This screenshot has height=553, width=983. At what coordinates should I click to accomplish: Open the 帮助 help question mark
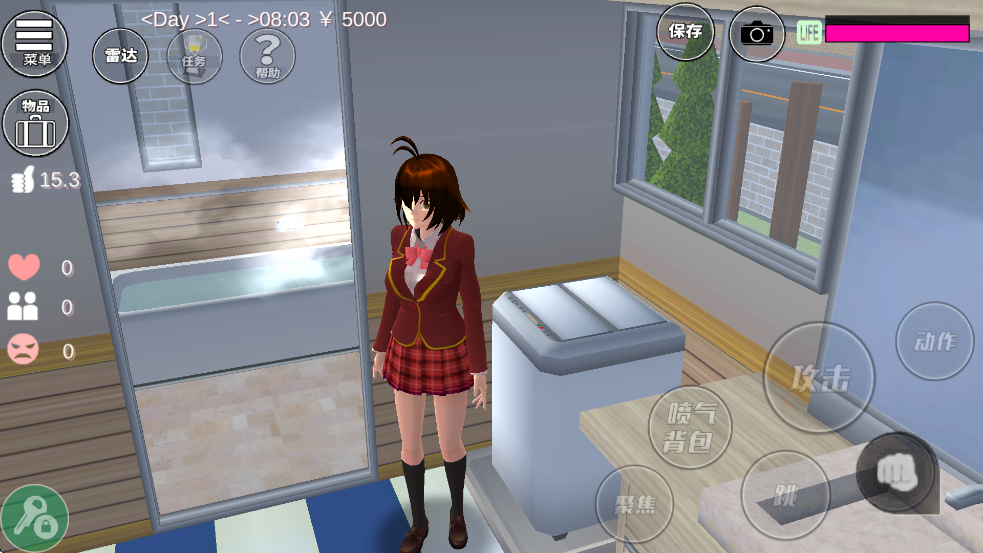click(268, 56)
